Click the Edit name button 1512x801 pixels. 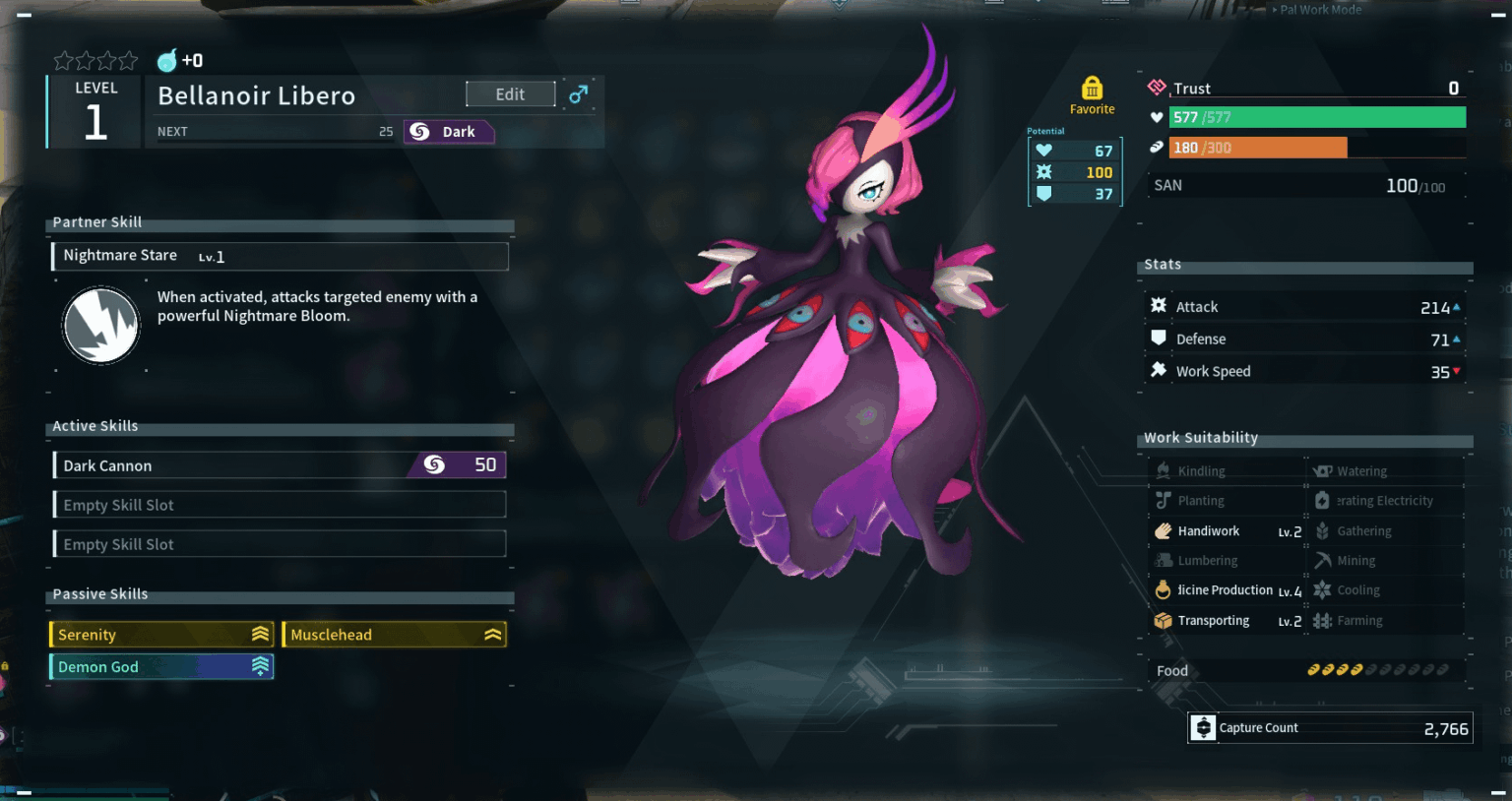(x=510, y=94)
